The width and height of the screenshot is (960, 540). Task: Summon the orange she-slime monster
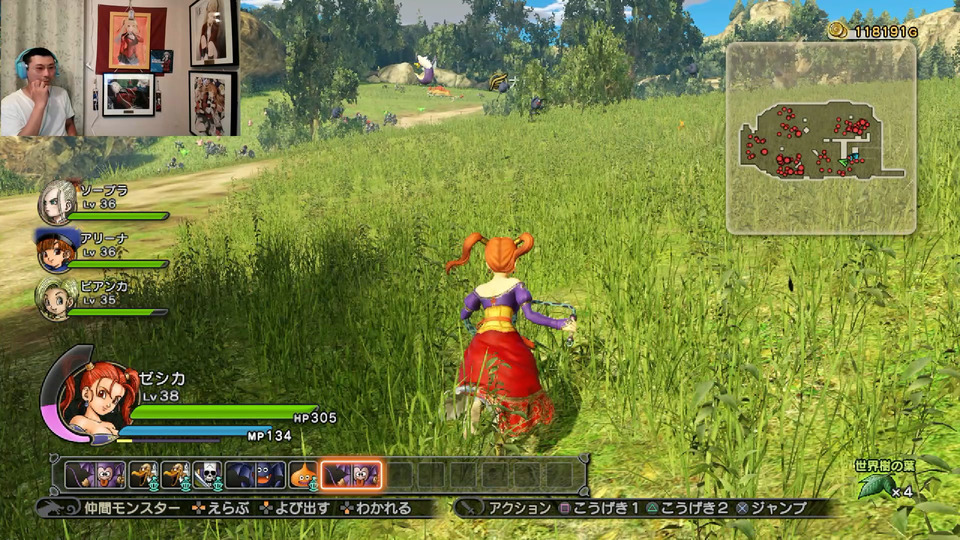303,474
